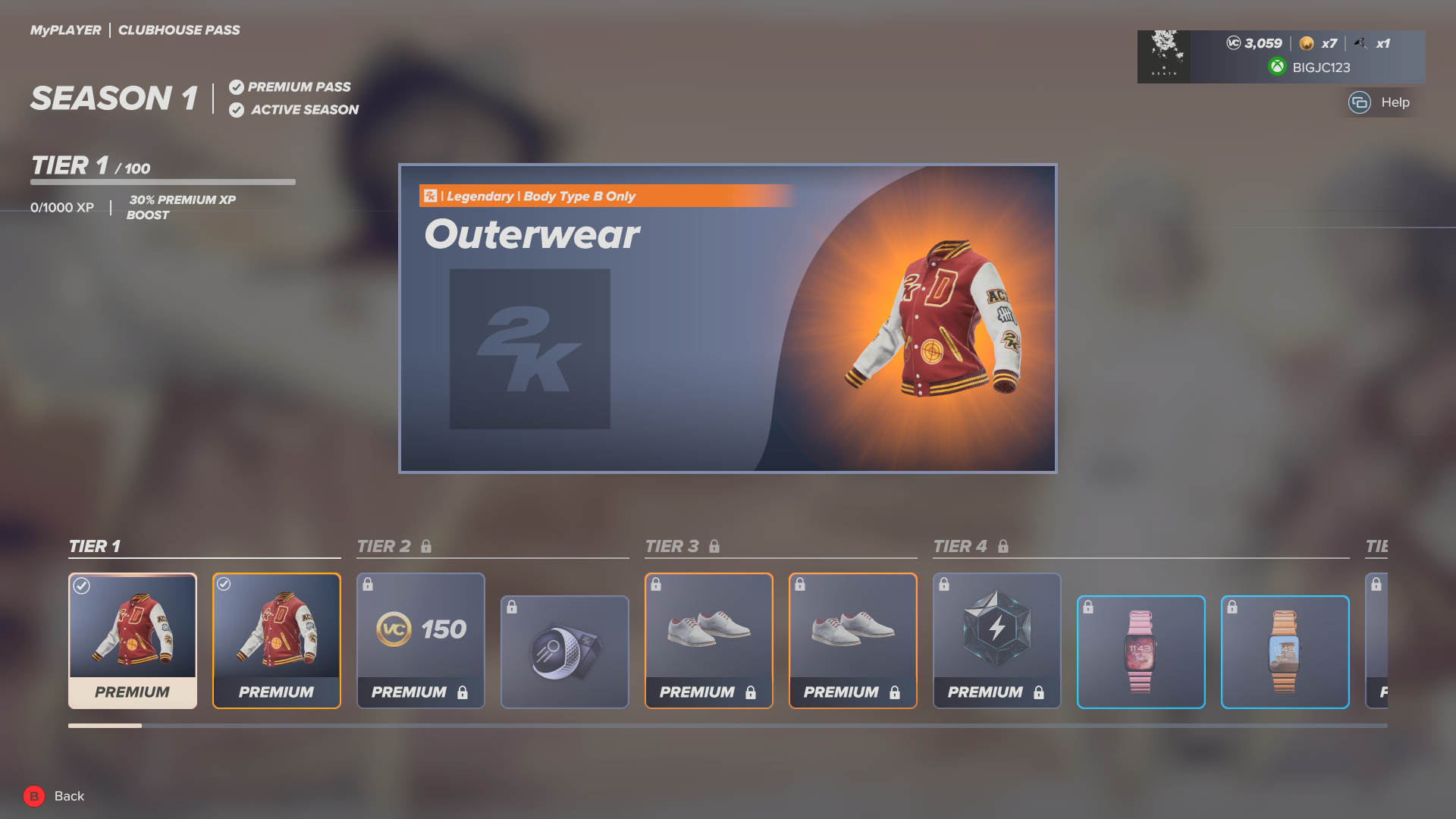Screen dimensions: 1456x819
Task: Open the golf ball reward in Tier 2
Action: (x=564, y=651)
